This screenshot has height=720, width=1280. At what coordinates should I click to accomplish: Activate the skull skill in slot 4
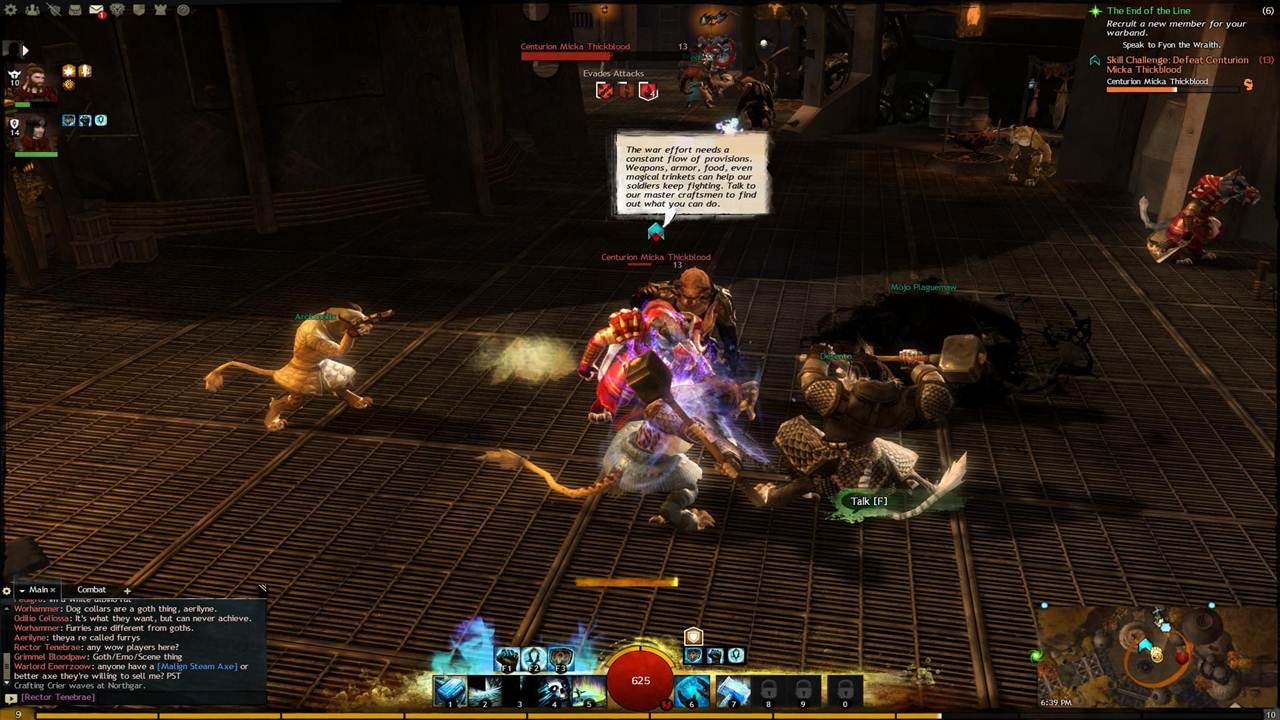click(x=553, y=690)
